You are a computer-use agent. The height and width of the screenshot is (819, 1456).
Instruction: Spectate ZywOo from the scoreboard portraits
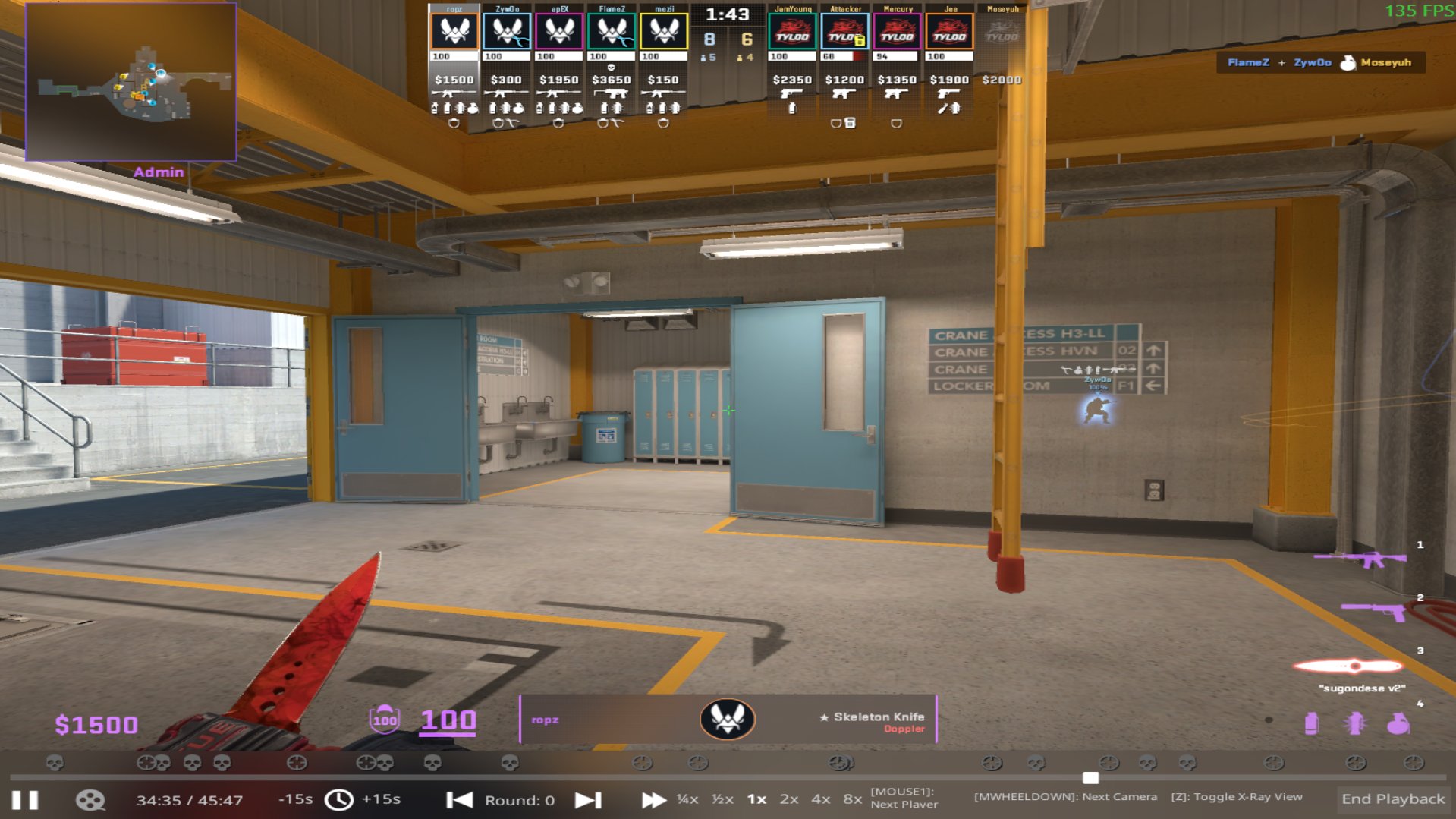click(507, 32)
